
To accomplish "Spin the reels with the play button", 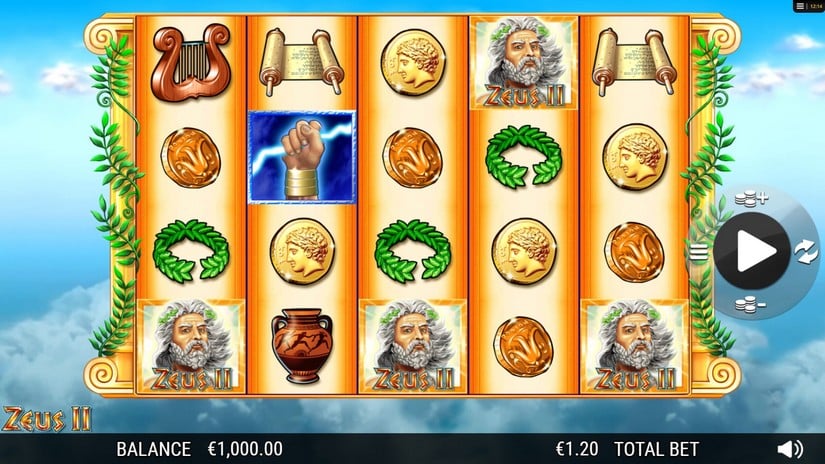I will pyautogui.click(x=751, y=252).
